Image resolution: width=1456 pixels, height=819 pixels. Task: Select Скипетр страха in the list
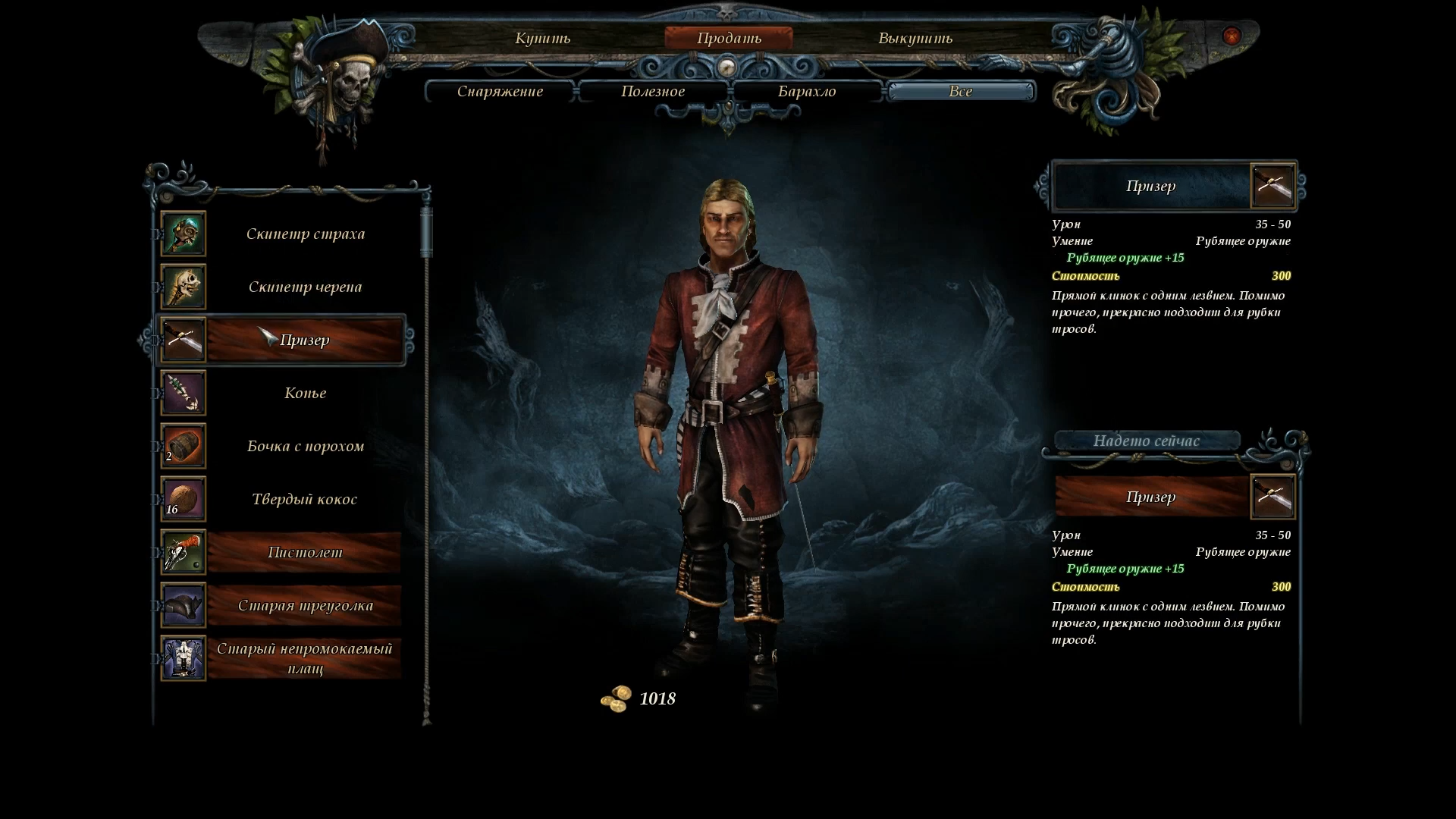tap(305, 234)
